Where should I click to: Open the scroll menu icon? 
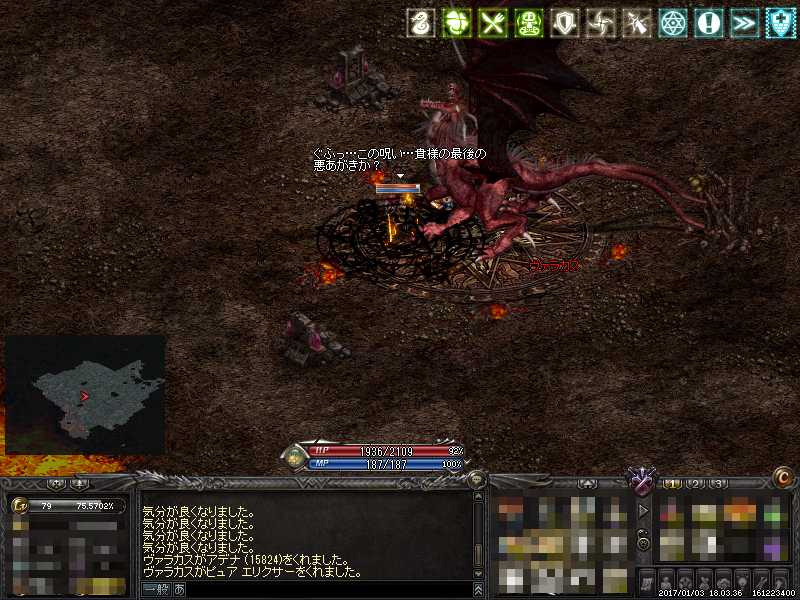click(x=647, y=581)
